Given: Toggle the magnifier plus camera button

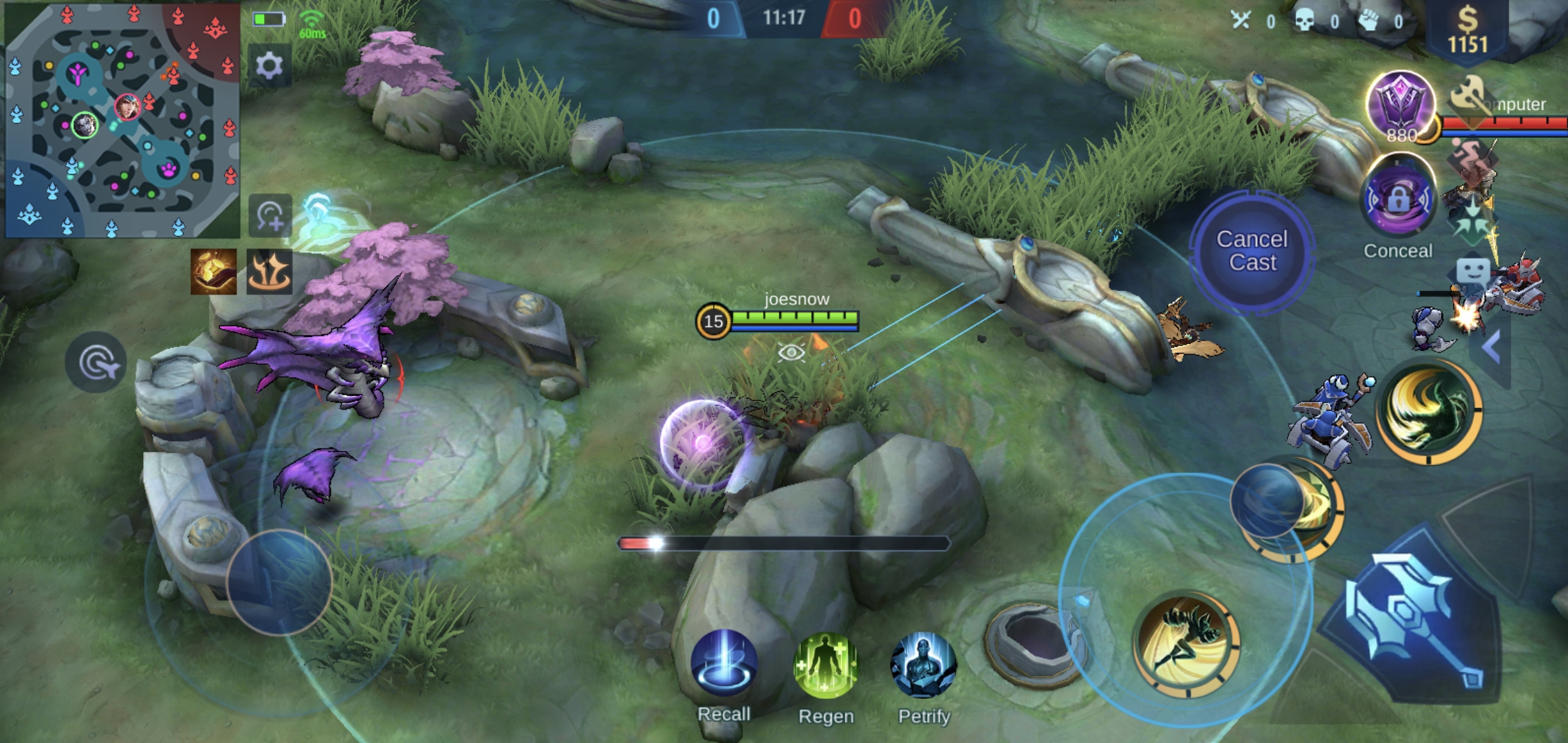Looking at the screenshot, I should 270,216.
